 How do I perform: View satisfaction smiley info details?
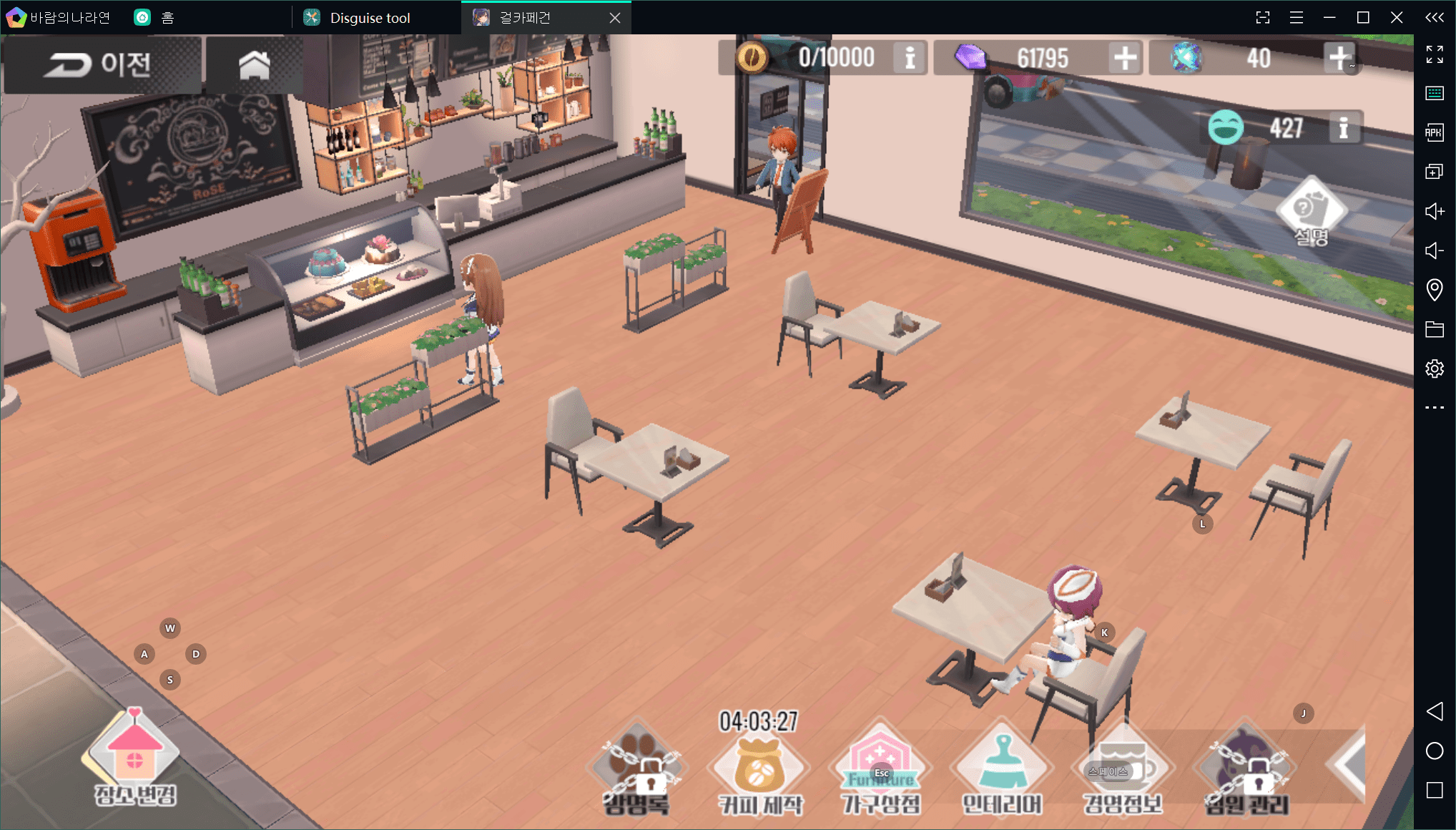click(1343, 129)
